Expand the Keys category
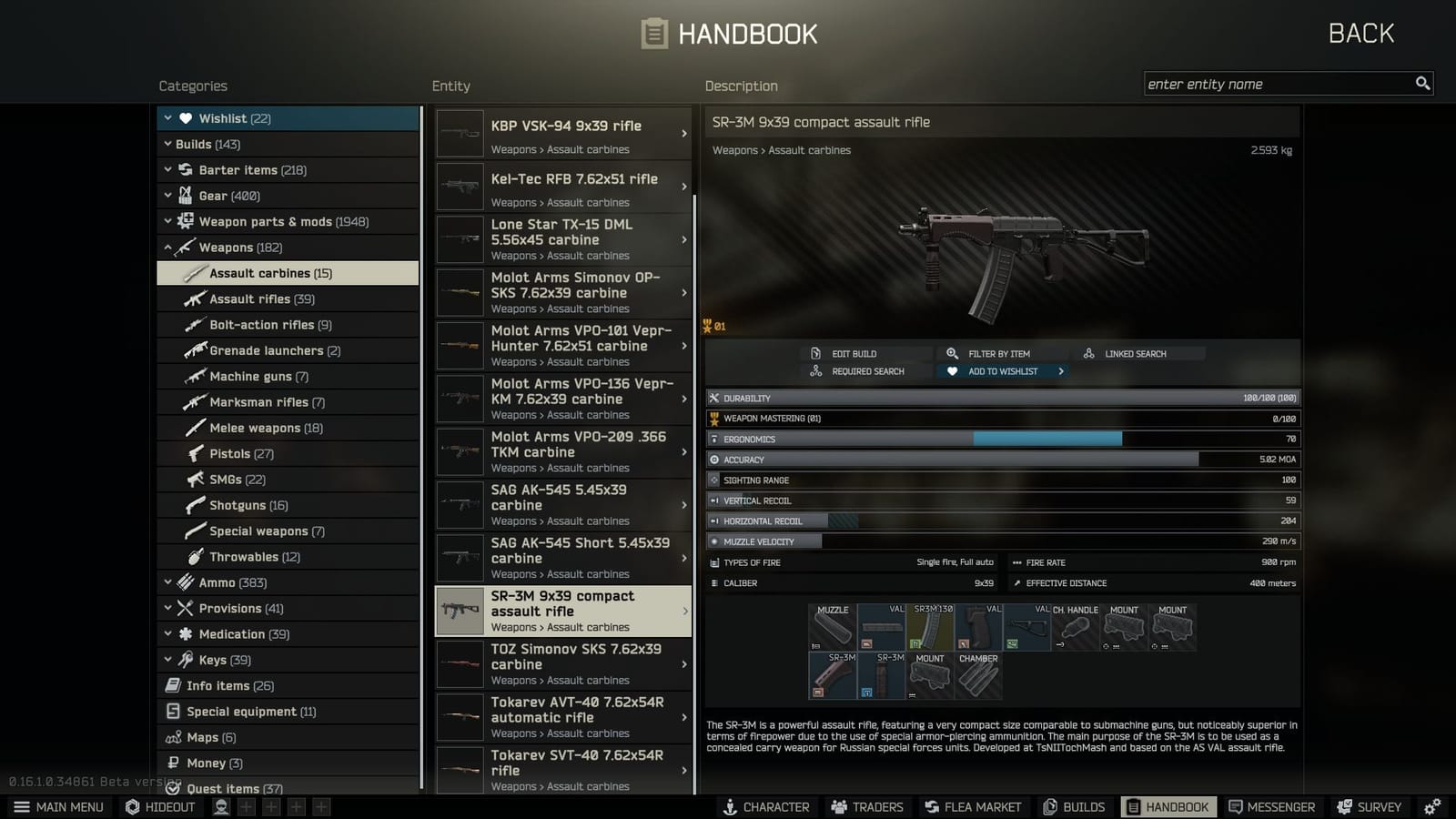1456x819 pixels. point(167,660)
